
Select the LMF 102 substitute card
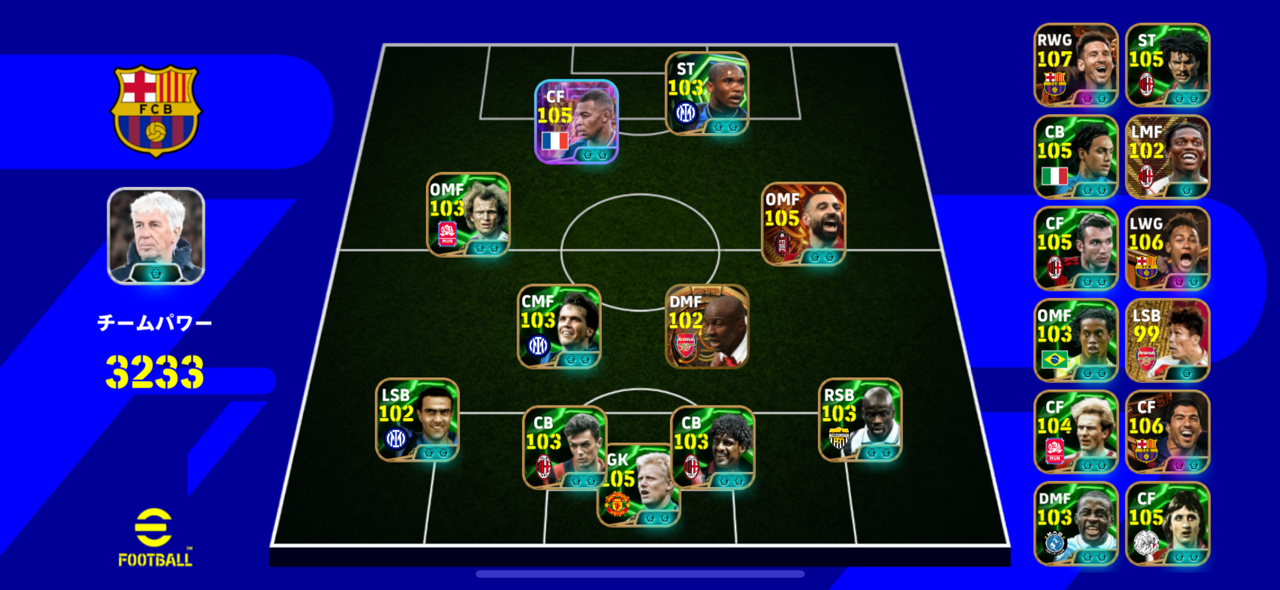[x=1168, y=156]
